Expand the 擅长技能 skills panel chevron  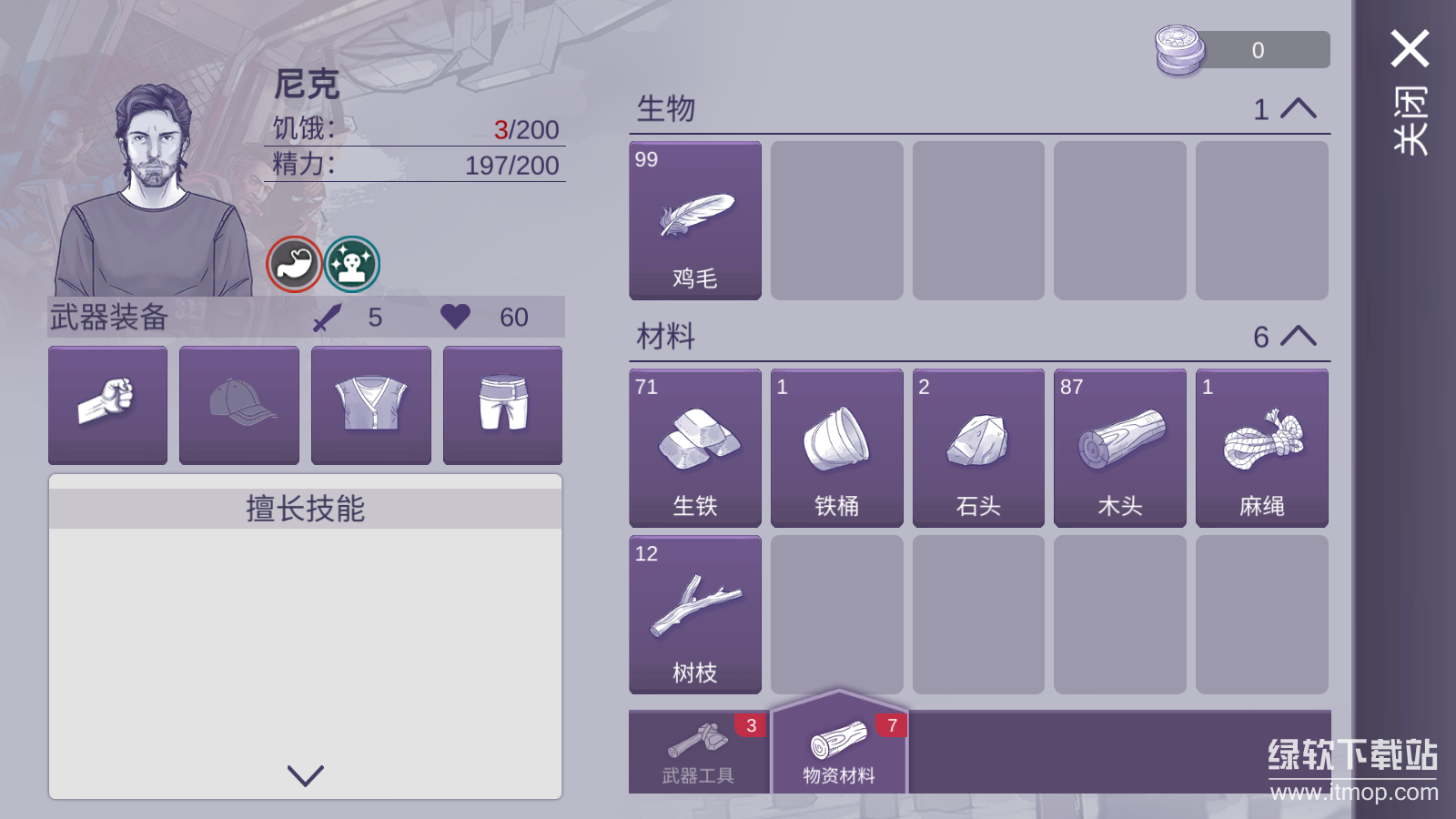click(x=306, y=775)
